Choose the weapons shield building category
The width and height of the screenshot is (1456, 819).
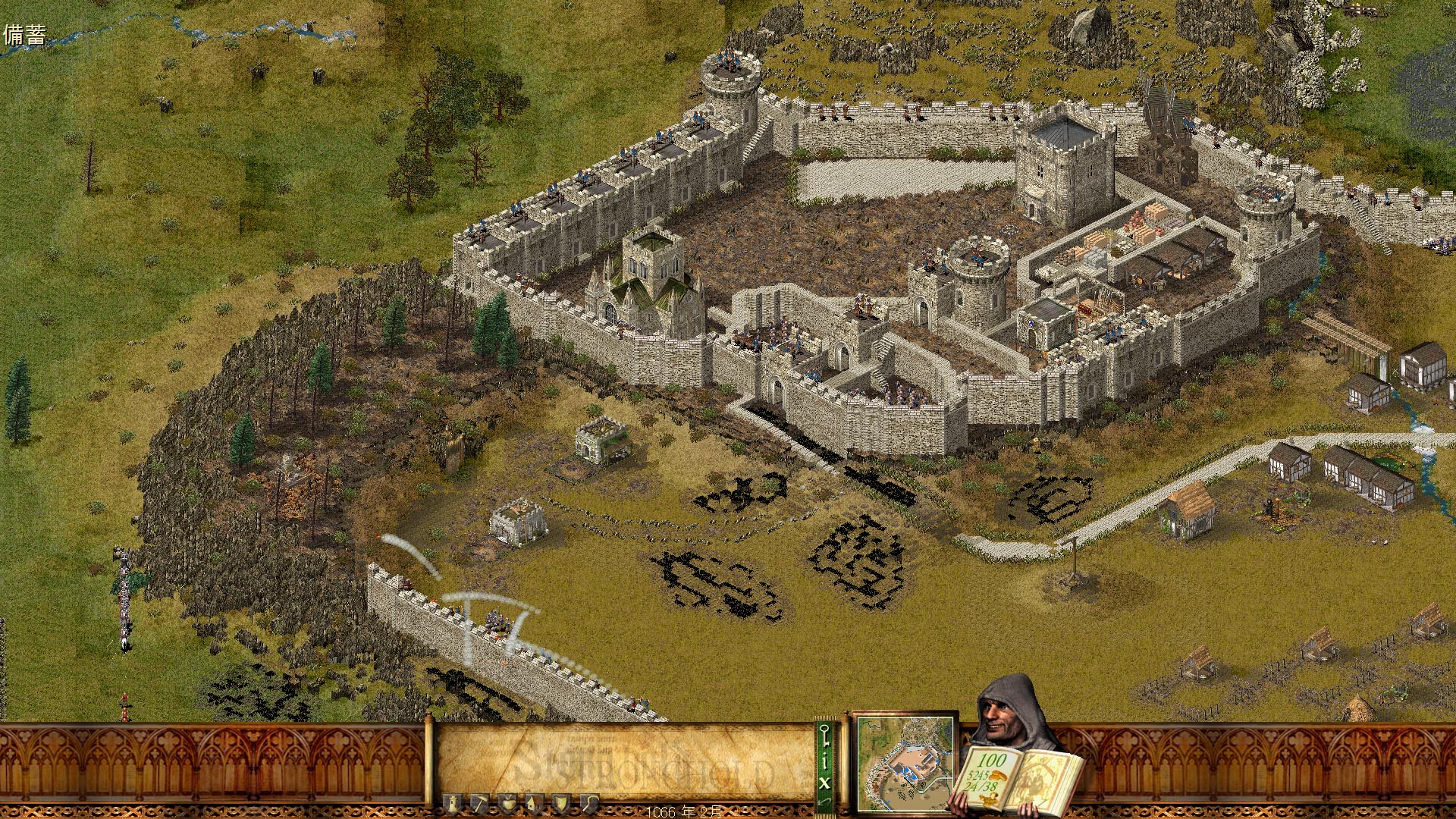point(562,803)
